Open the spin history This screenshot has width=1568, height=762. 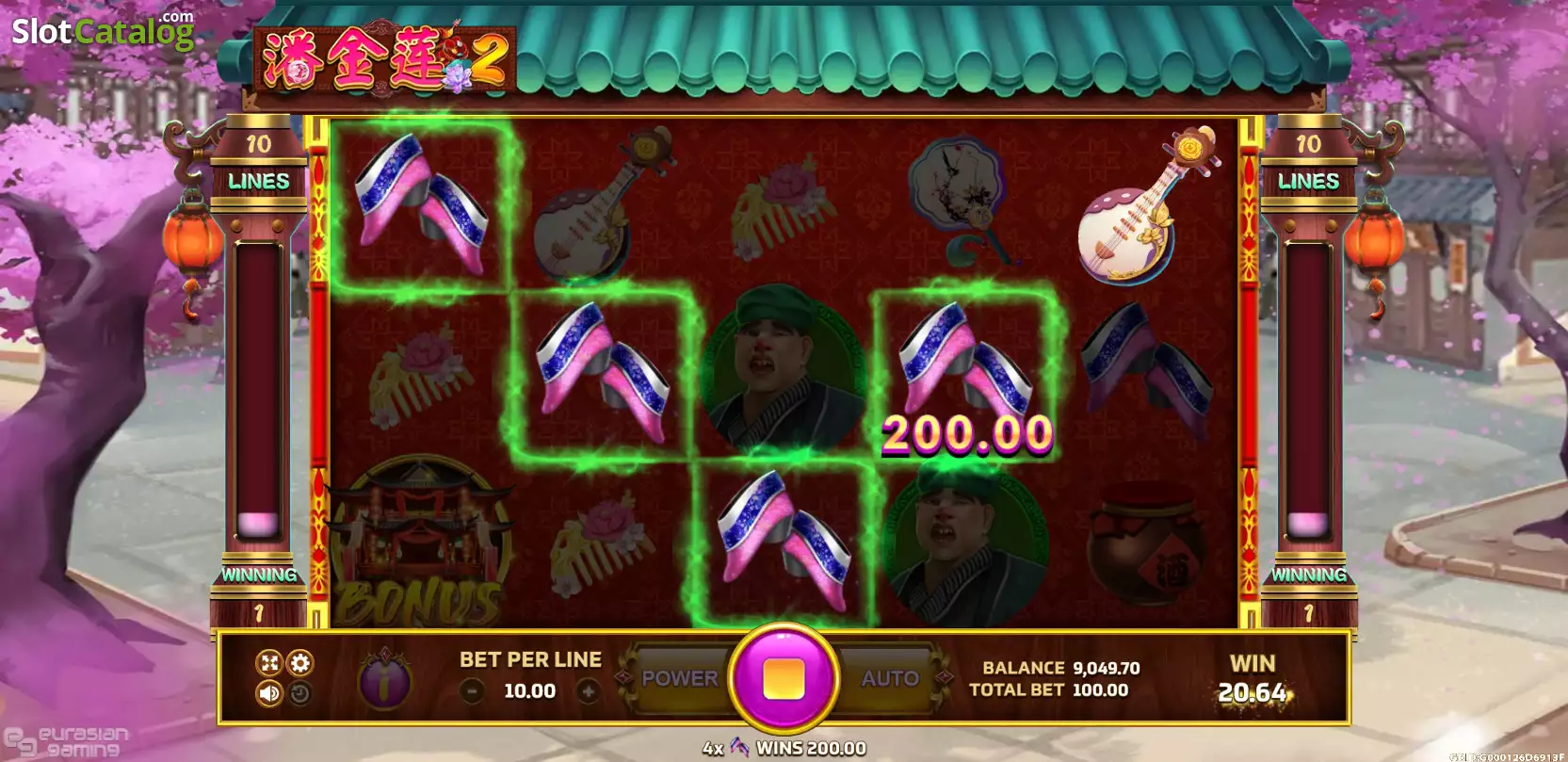299,695
